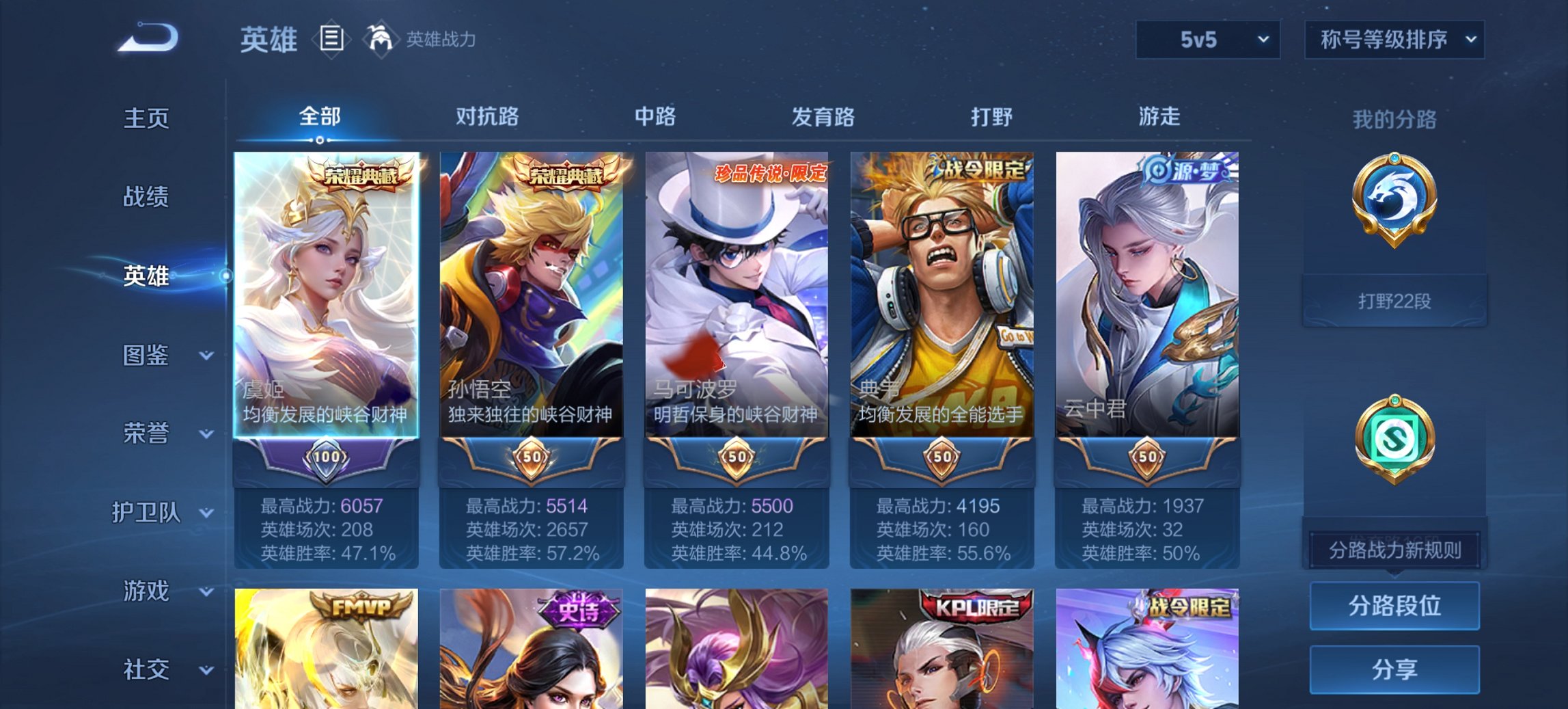The image size is (1568, 709).
Task: Select 社交 in the left sidebar
Action: point(147,669)
